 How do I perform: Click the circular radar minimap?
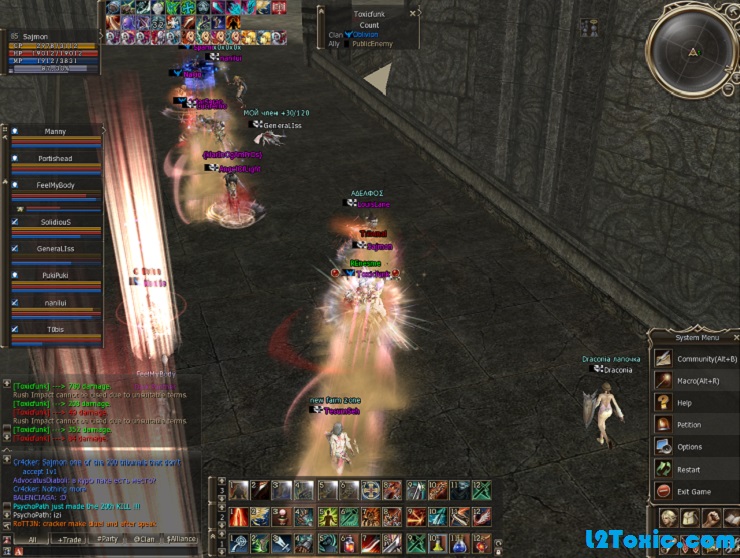click(x=692, y=52)
